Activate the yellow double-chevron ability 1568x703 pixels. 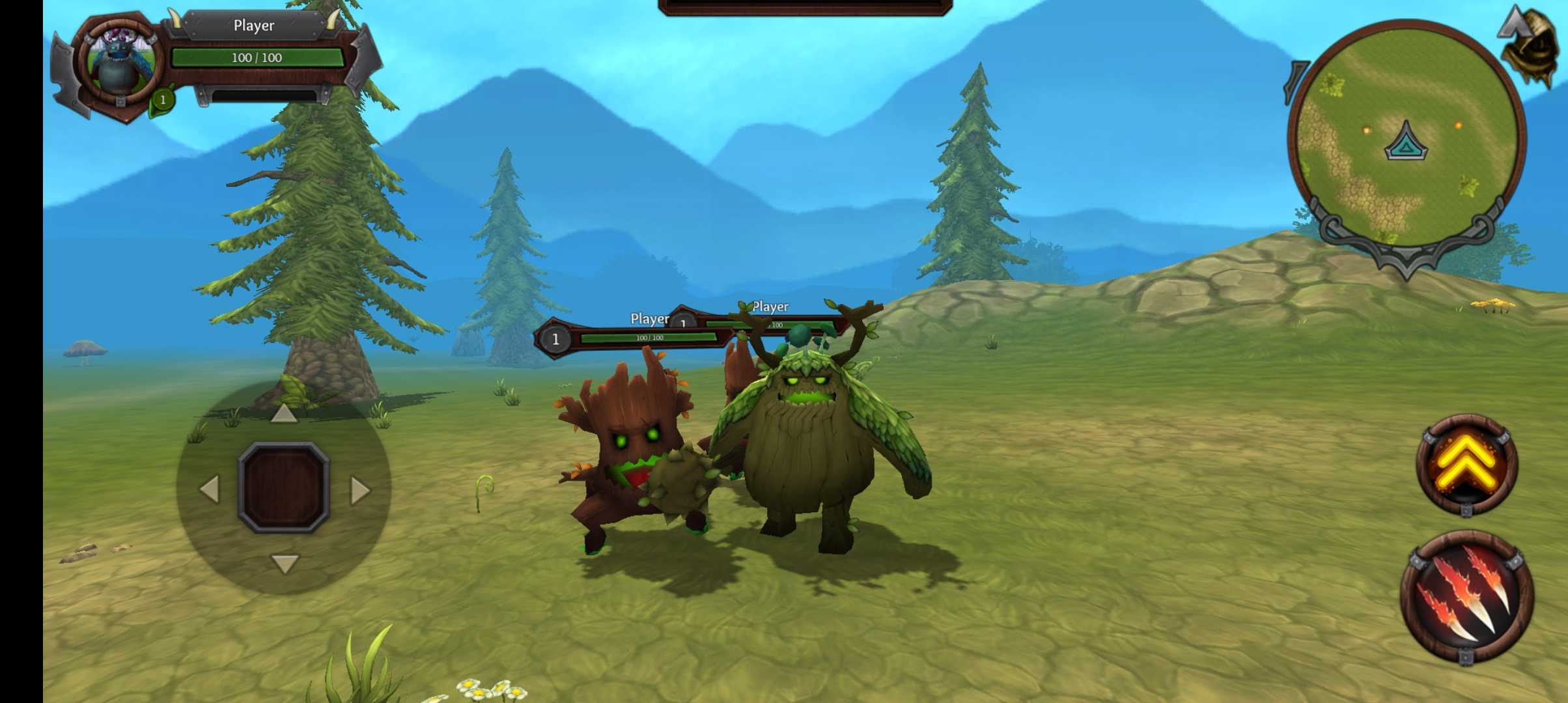point(1467,463)
